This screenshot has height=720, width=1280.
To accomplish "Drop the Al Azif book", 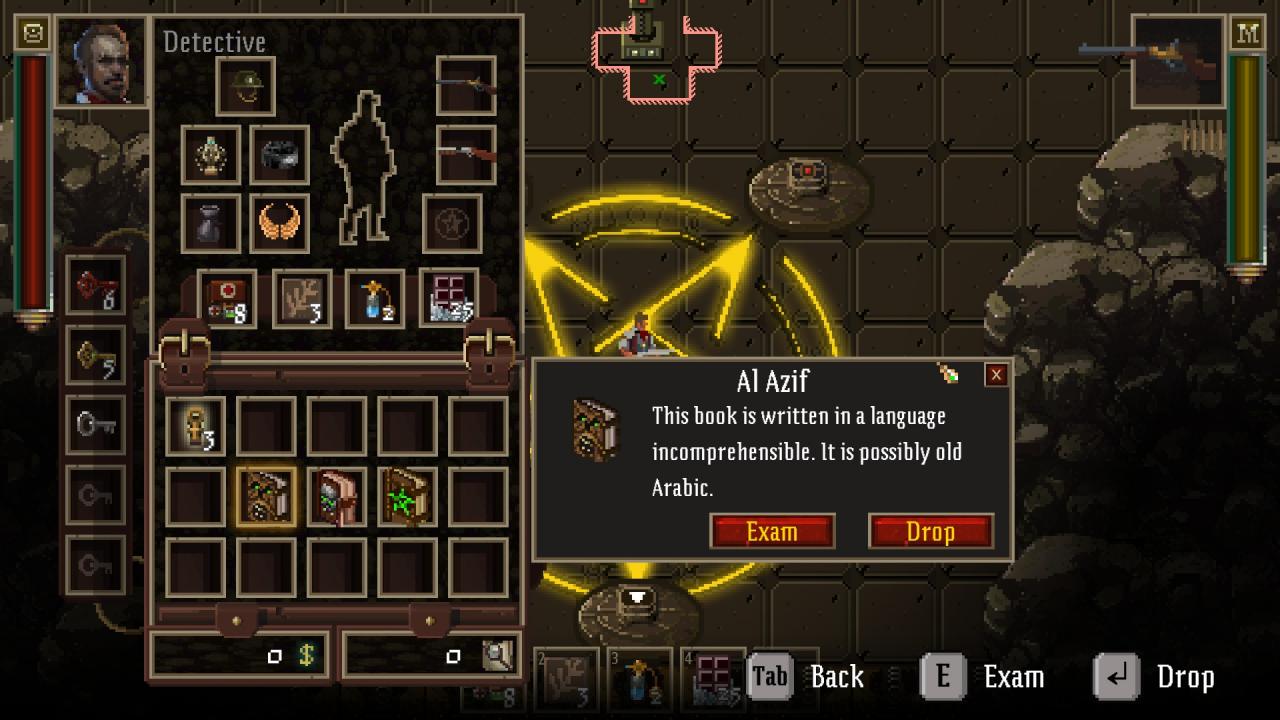I will pos(930,531).
